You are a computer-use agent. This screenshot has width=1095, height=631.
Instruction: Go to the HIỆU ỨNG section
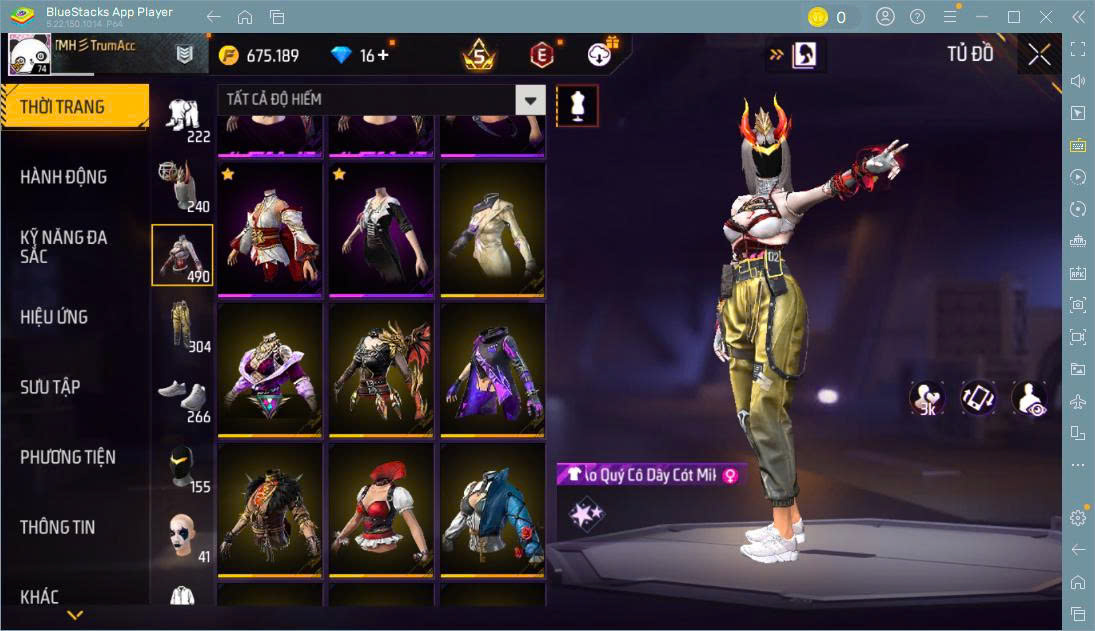[x=54, y=317]
